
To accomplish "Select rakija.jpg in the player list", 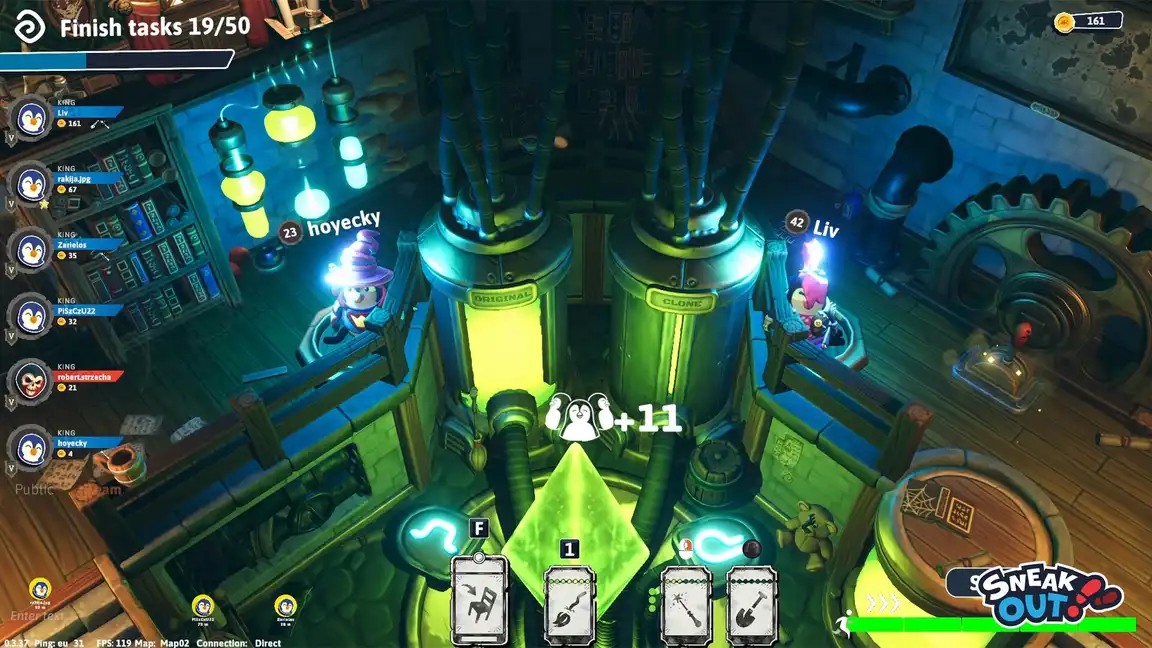I will 70,183.
